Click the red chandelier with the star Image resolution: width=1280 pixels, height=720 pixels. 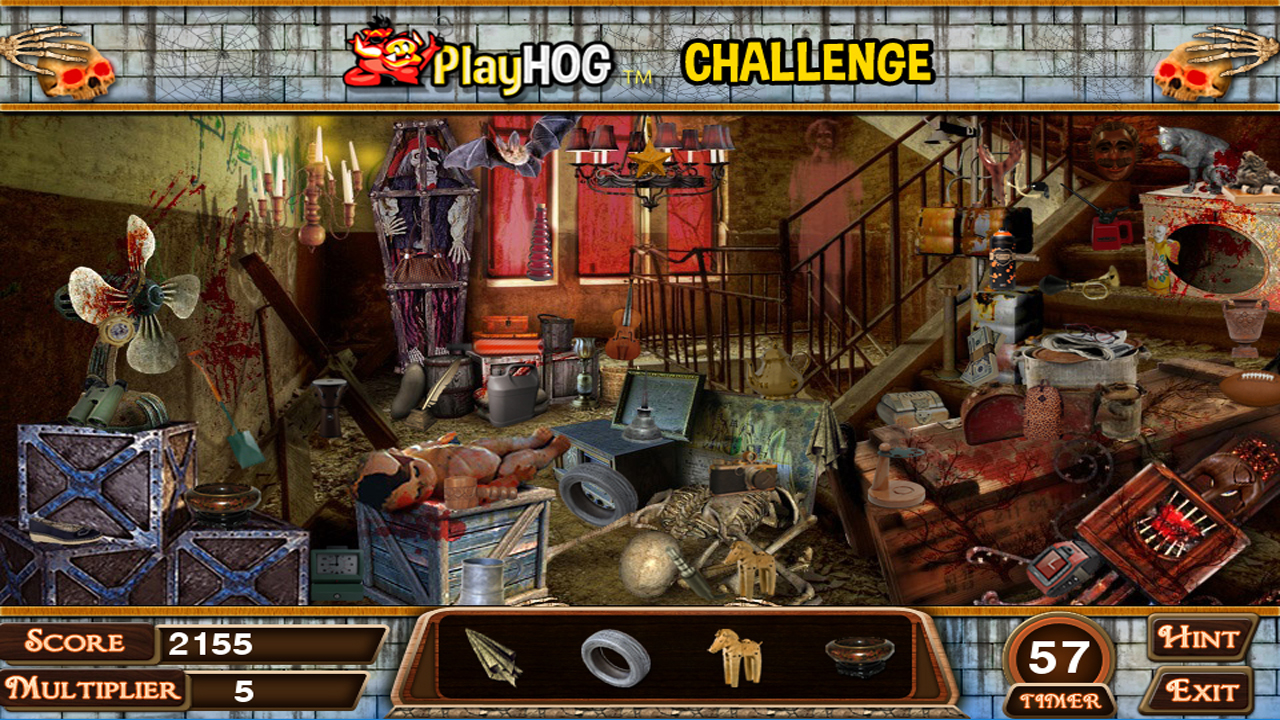[647, 163]
